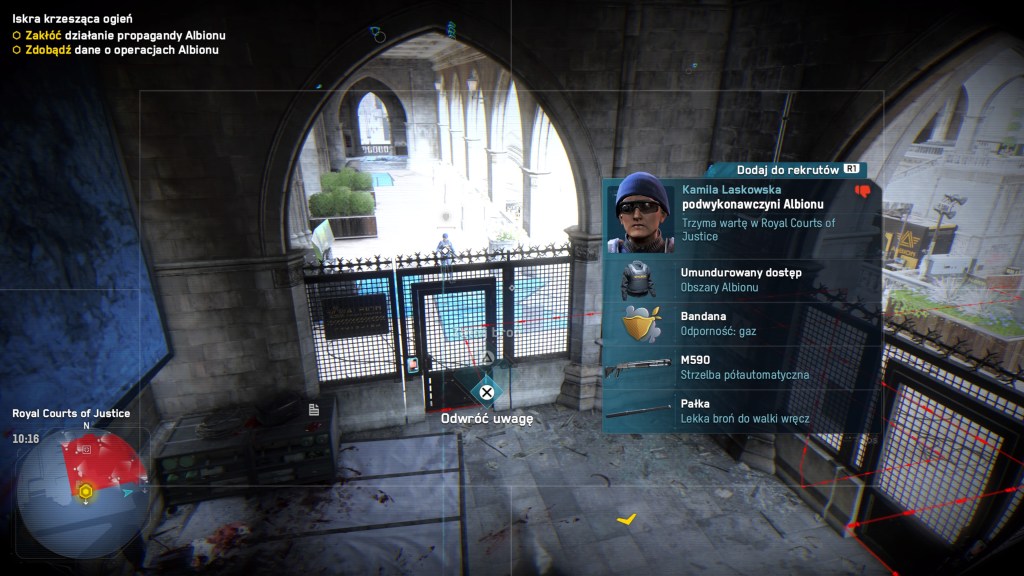Select the M590 shotgun row
The image size is (1024, 576).
pos(741,367)
